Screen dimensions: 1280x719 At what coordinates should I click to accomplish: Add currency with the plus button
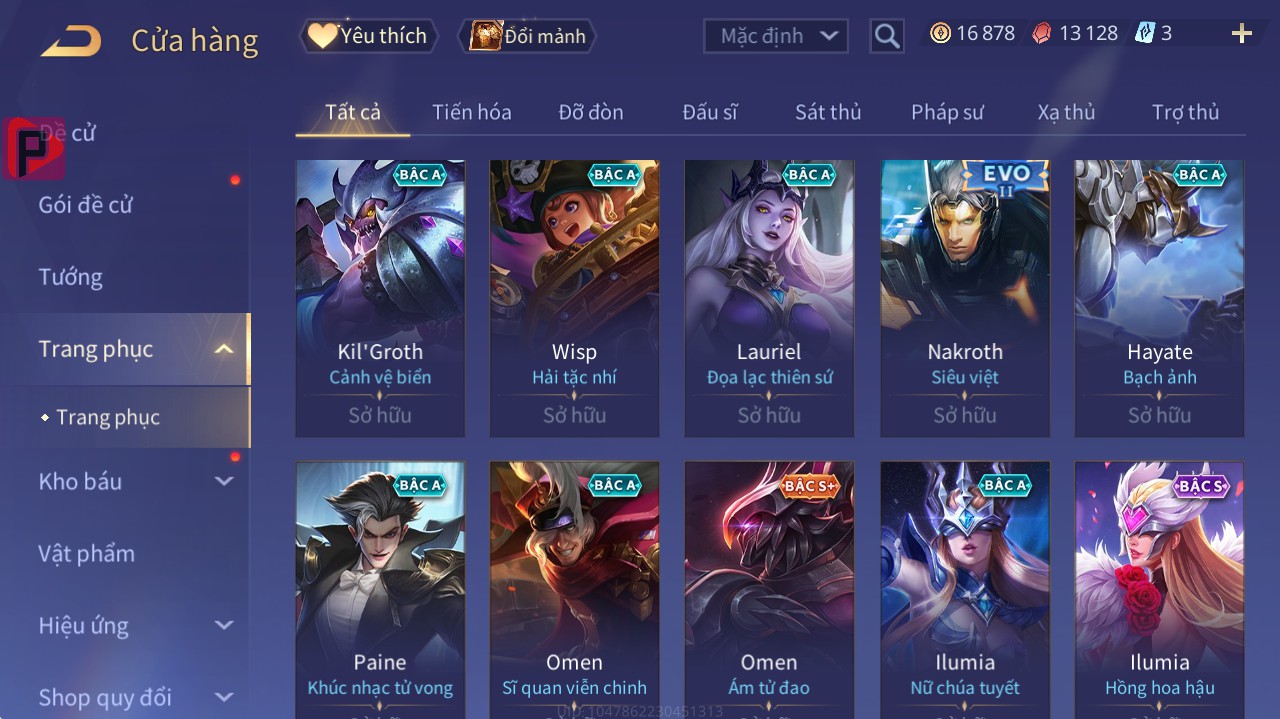1241,34
